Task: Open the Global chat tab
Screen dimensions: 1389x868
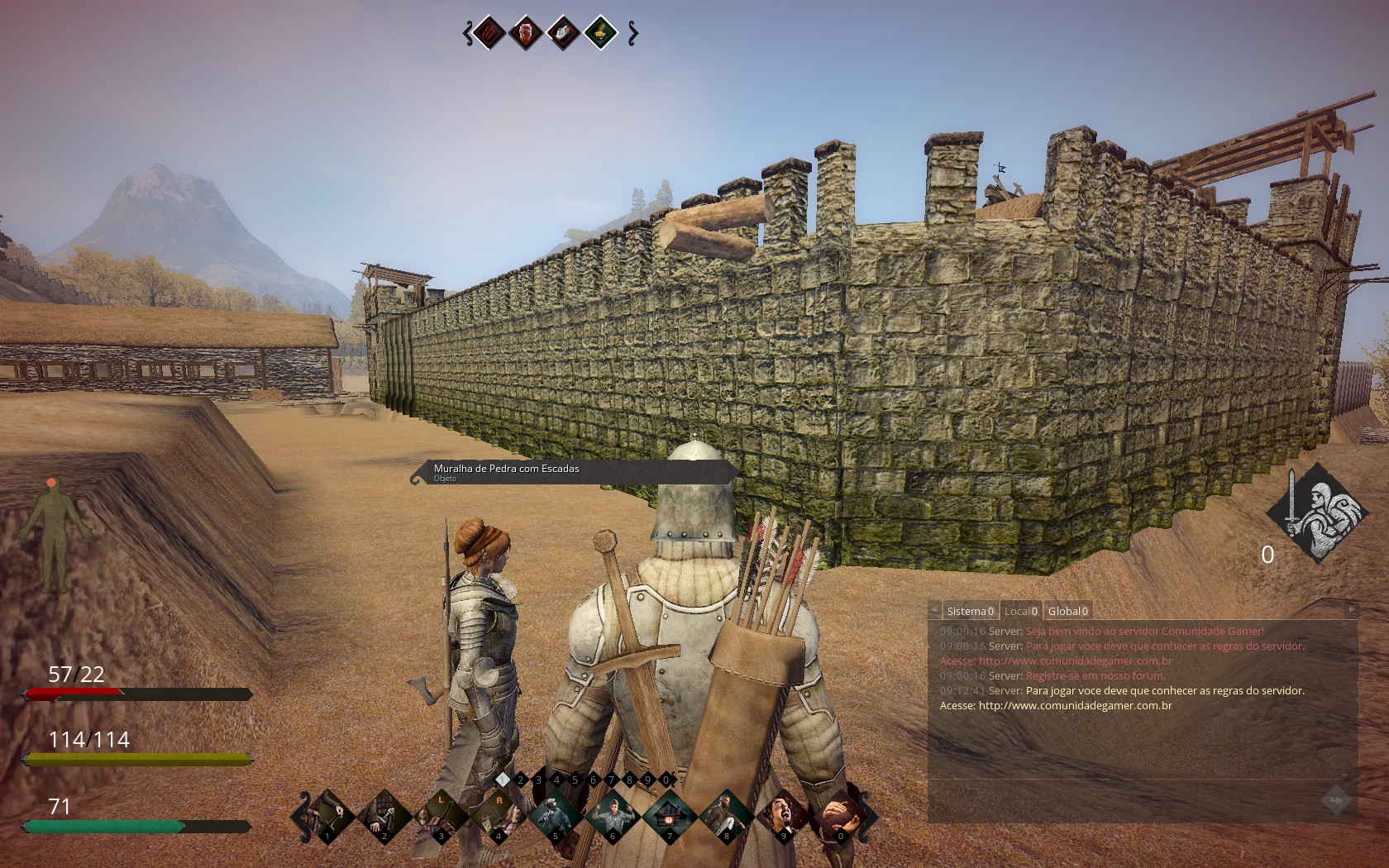Action: 1066,611
